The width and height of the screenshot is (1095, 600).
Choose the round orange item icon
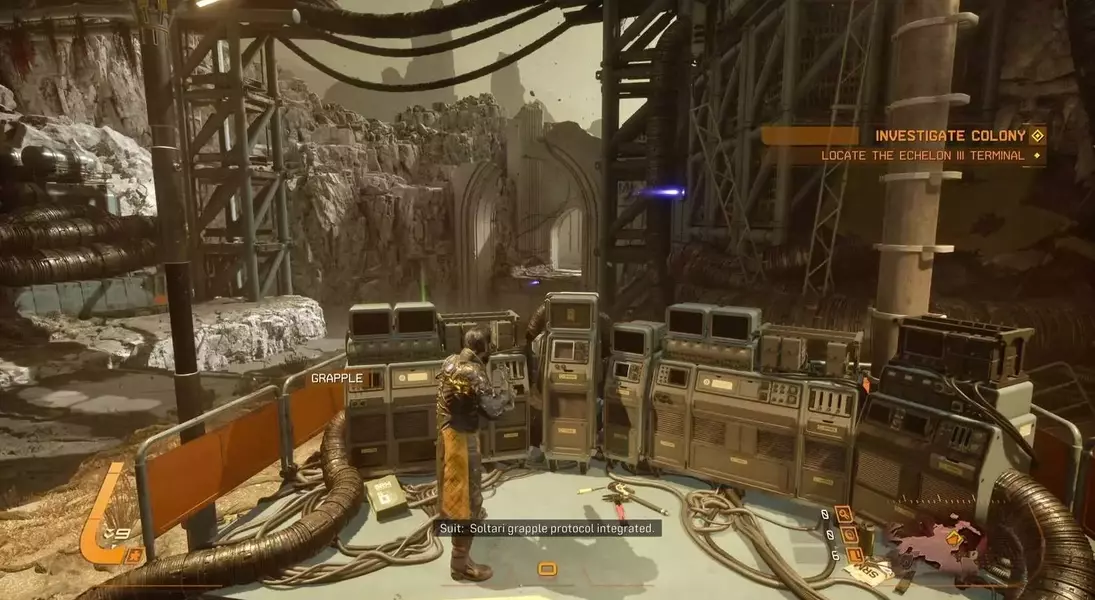pos(848,534)
